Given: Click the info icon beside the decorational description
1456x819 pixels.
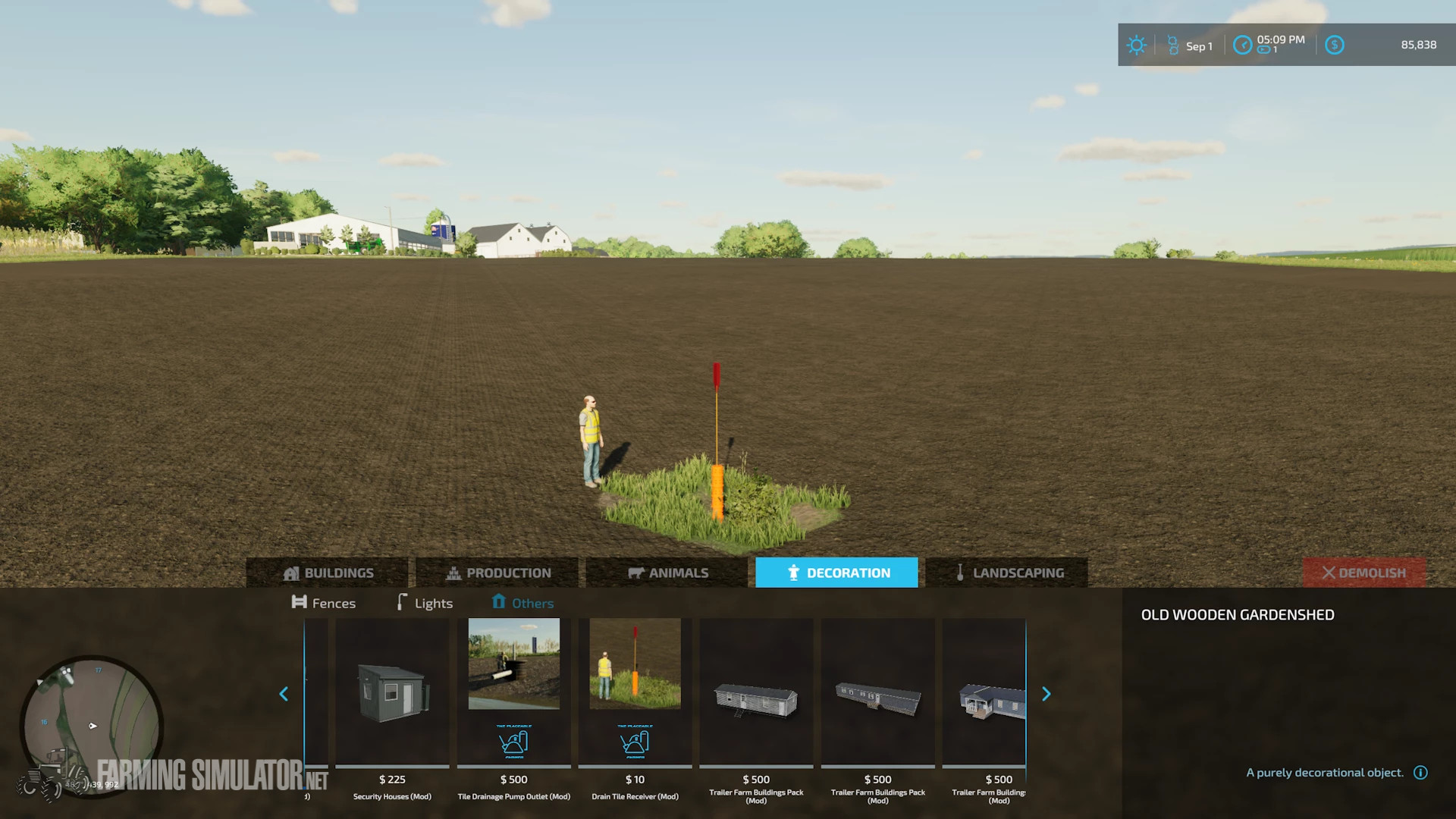Looking at the screenshot, I should [x=1420, y=773].
